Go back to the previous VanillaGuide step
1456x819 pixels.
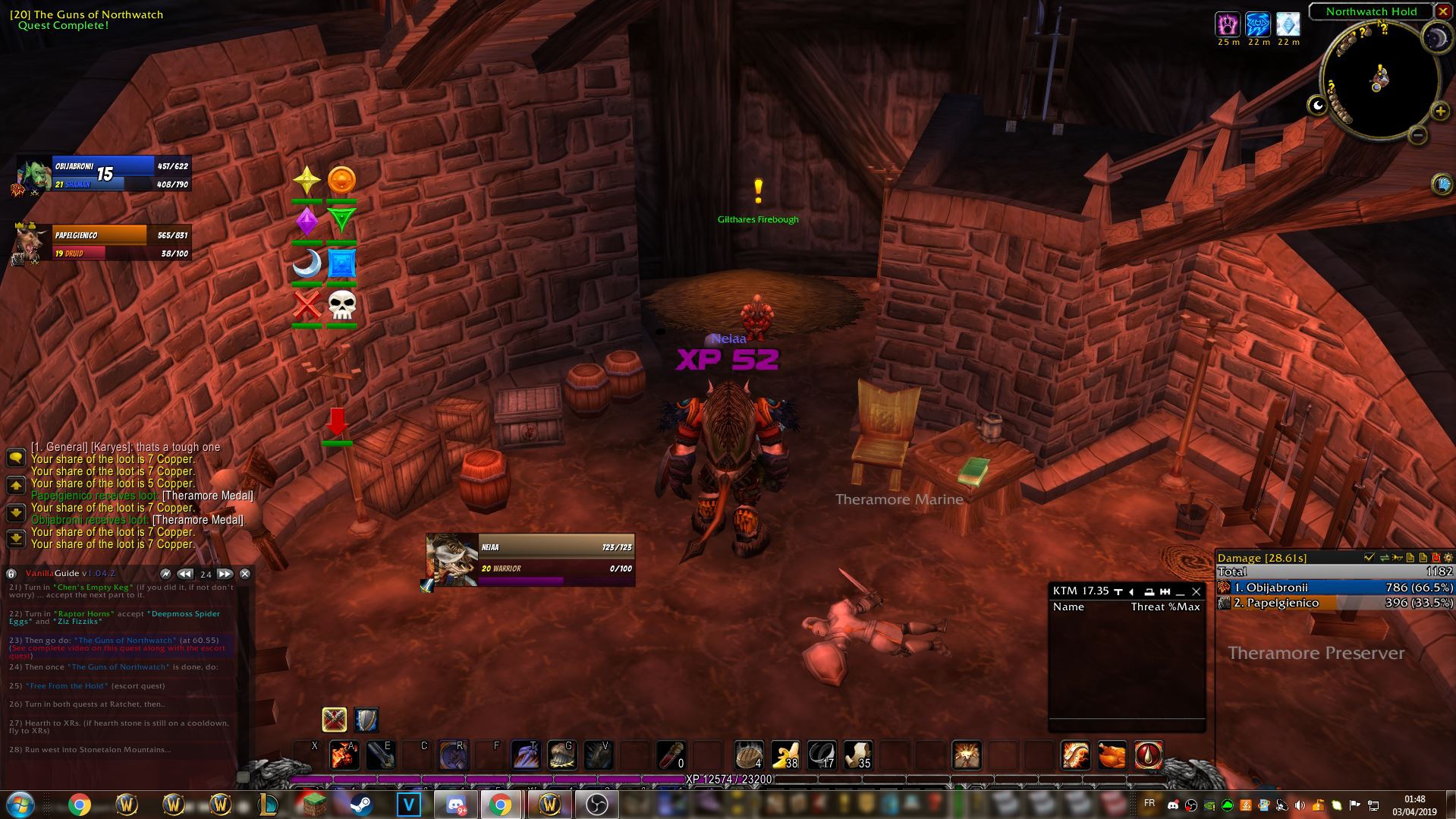tap(184, 574)
